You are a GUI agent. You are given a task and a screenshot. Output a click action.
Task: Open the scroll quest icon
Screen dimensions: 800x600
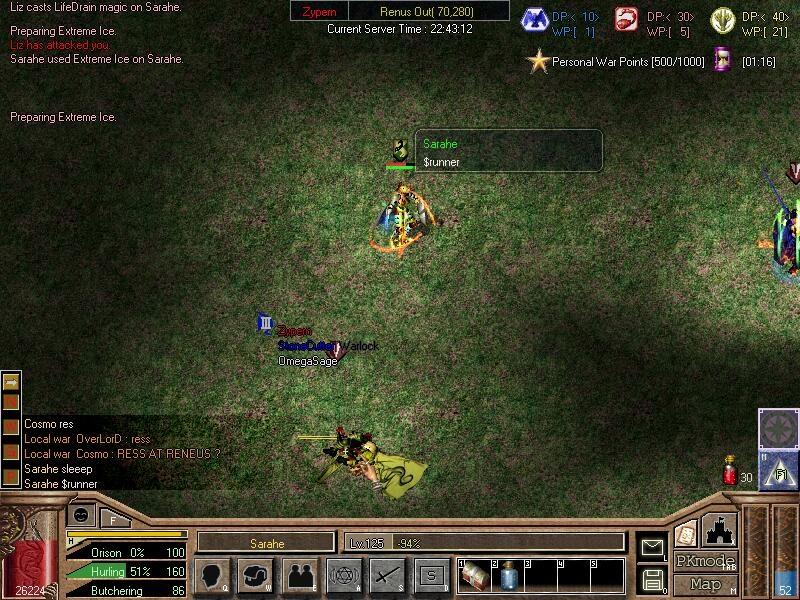tap(686, 531)
